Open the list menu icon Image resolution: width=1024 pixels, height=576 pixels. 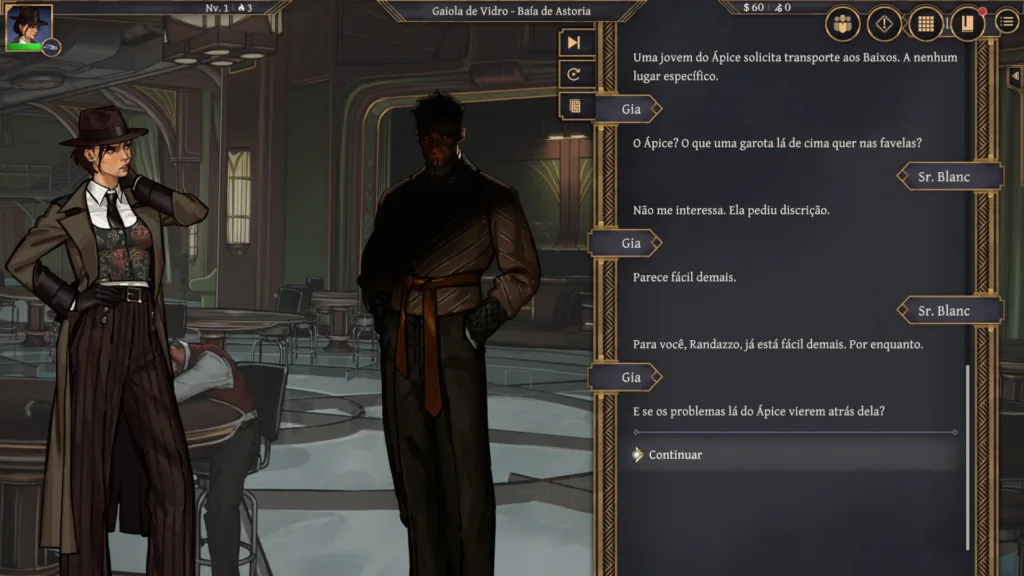click(1008, 22)
